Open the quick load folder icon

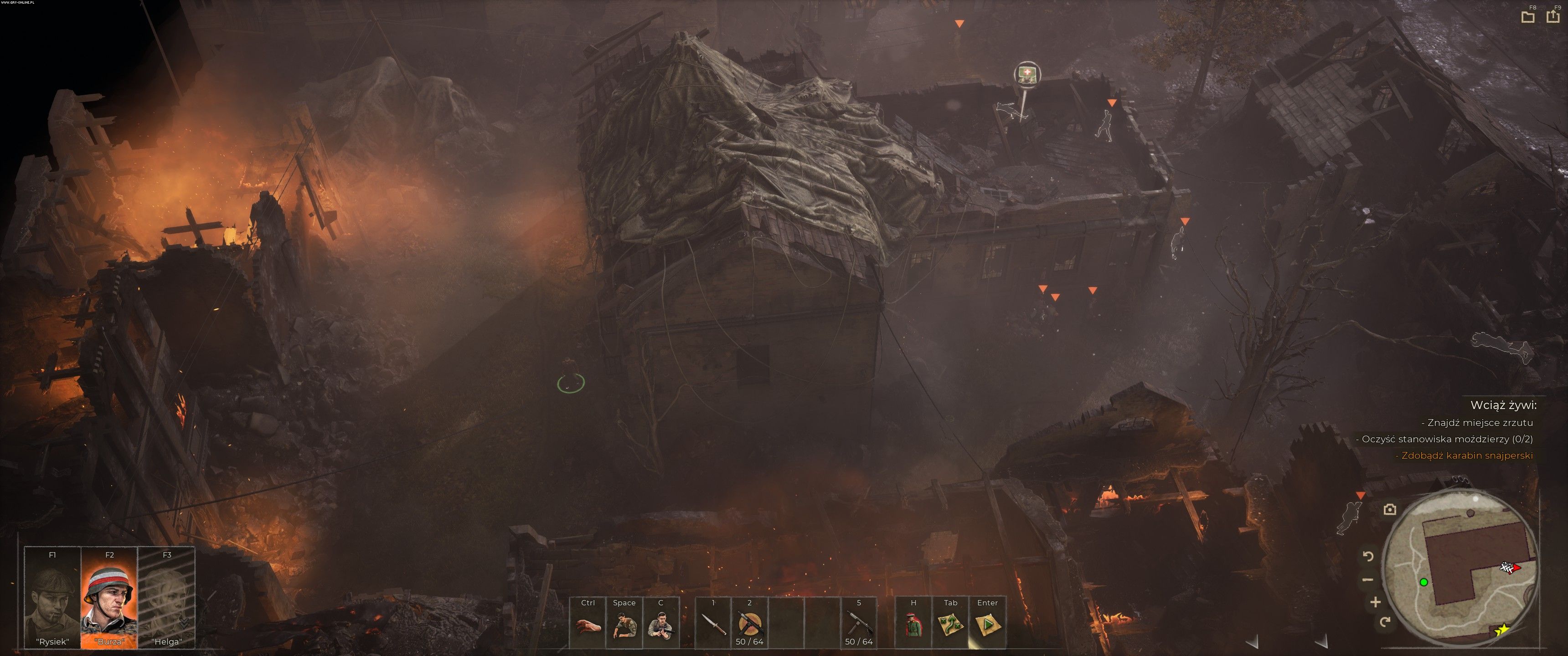tap(1528, 17)
